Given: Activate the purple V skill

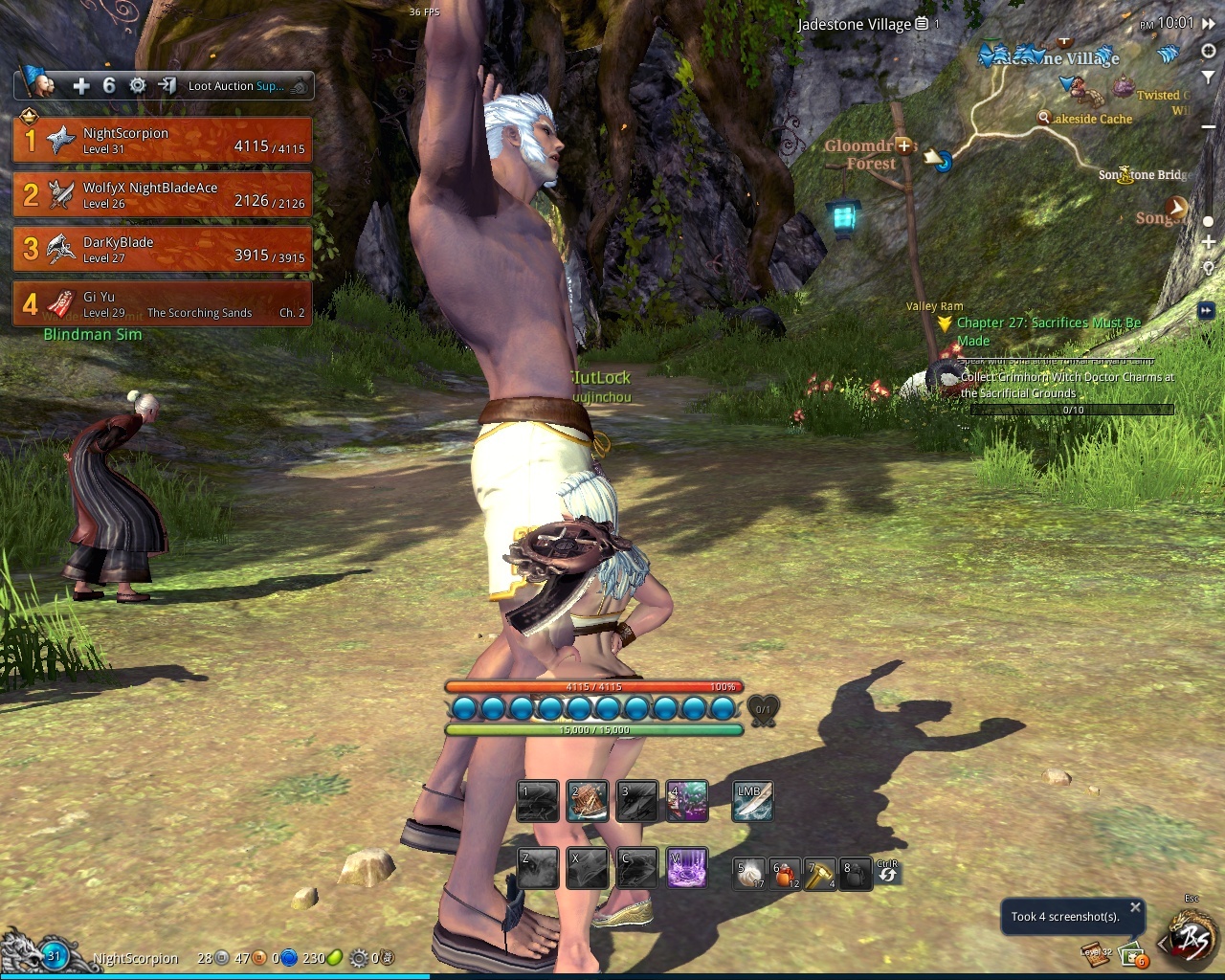Looking at the screenshot, I should pos(687,868).
